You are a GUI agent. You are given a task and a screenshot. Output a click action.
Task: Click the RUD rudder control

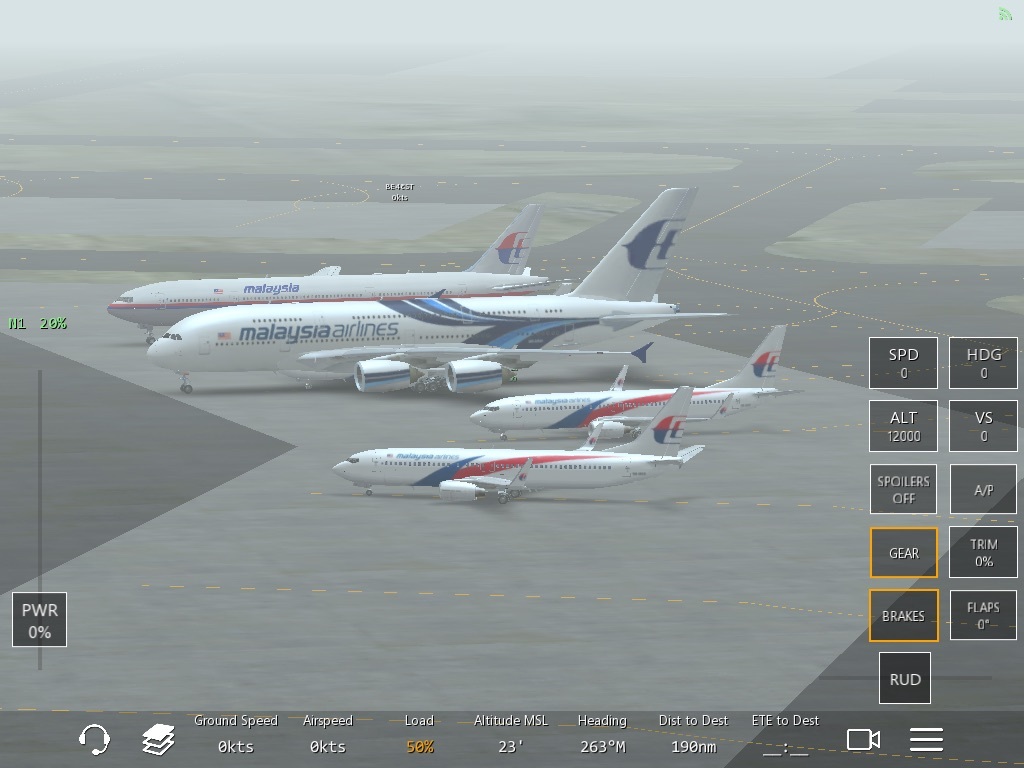[x=904, y=679]
